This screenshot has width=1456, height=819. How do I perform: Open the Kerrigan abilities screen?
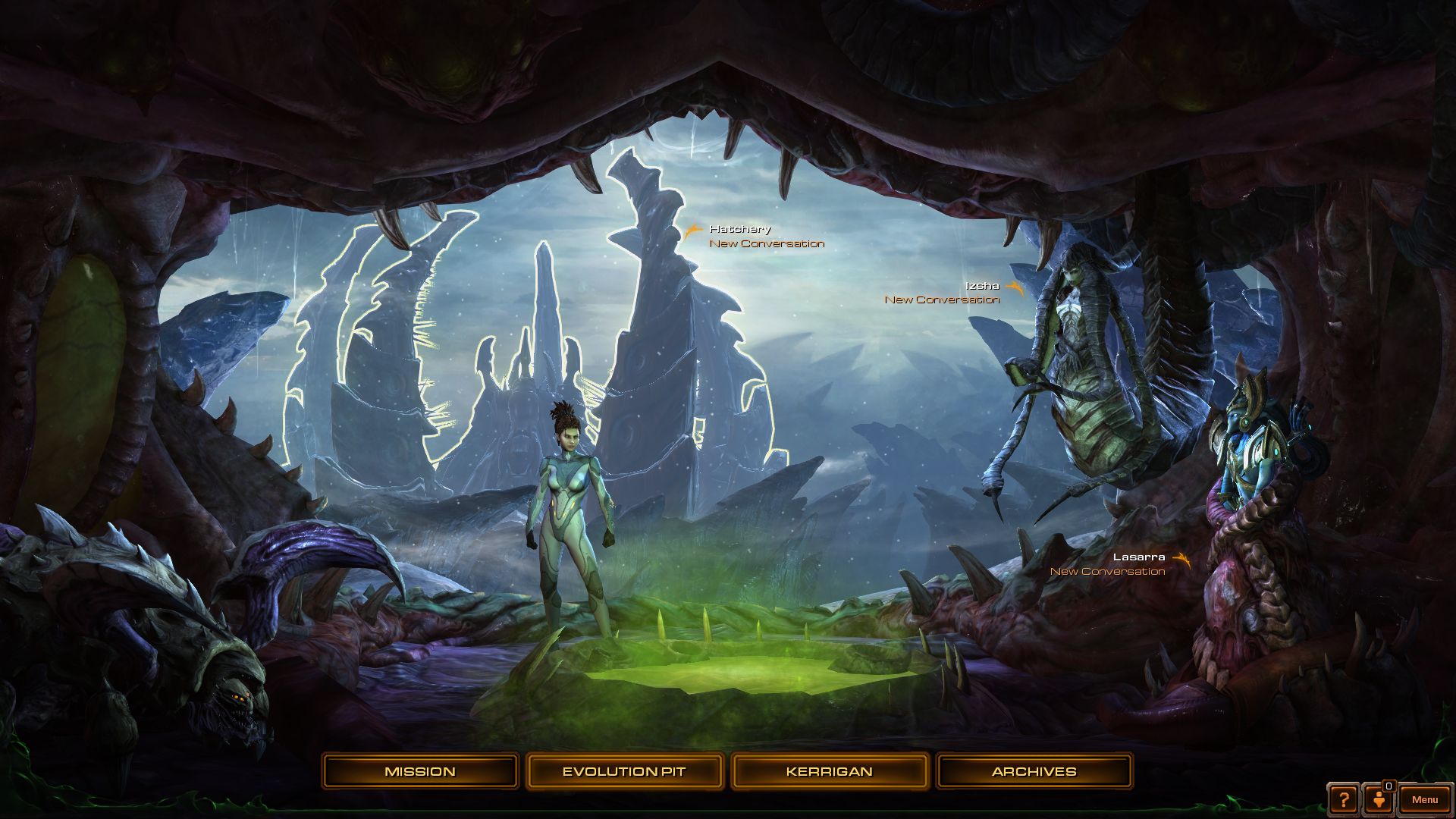[x=829, y=771]
